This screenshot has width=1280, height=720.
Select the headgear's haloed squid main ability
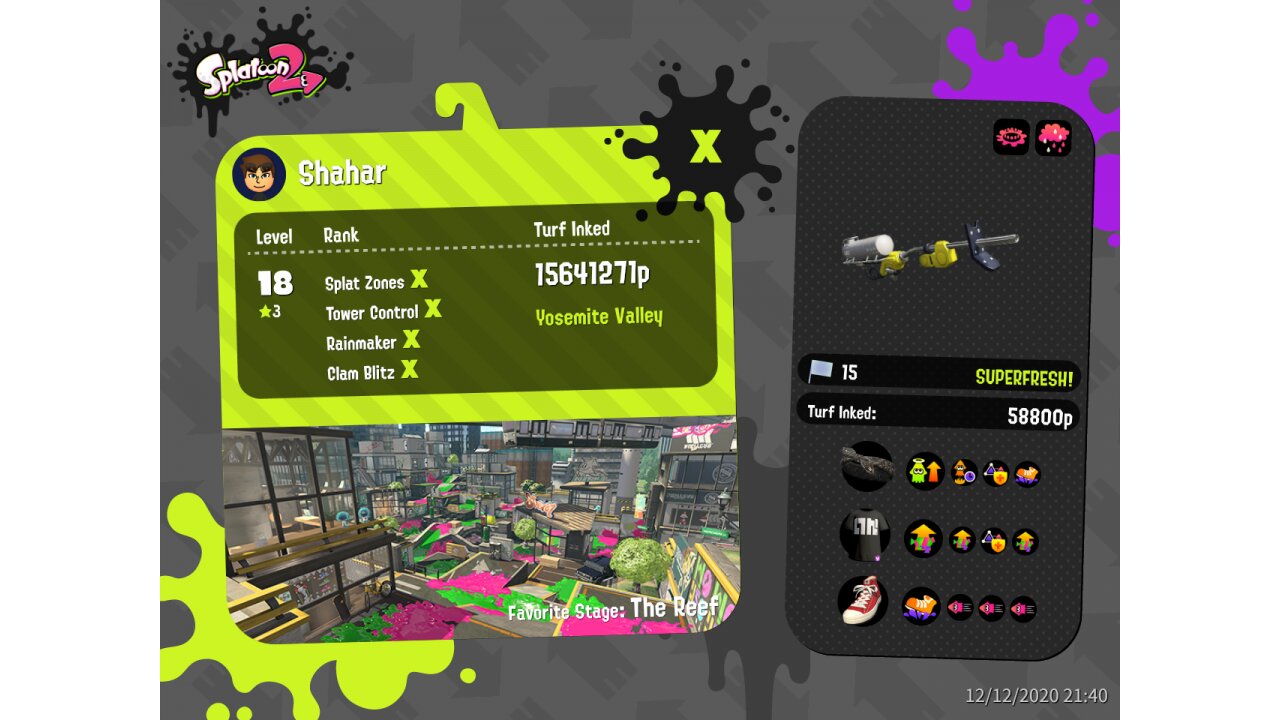(x=925, y=470)
